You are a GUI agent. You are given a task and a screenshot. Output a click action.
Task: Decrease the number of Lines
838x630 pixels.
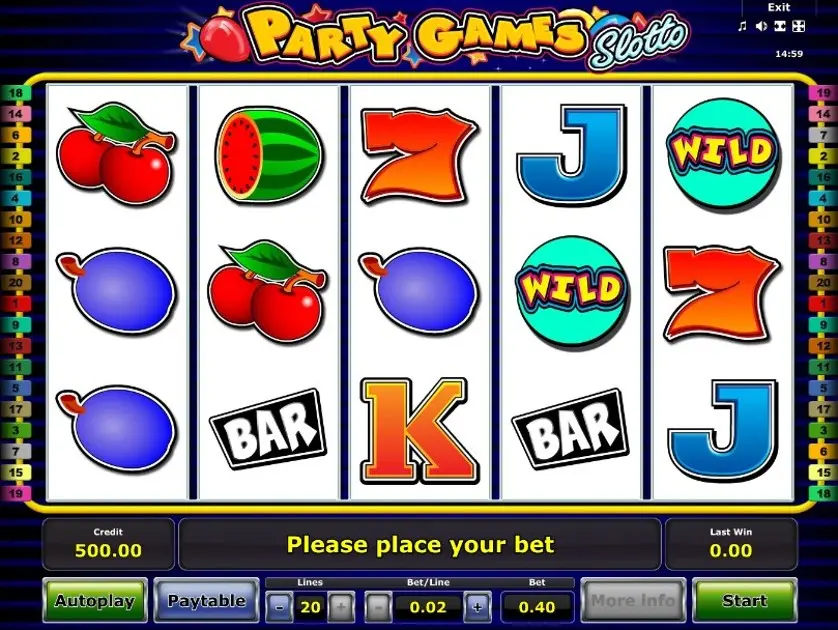279,606
